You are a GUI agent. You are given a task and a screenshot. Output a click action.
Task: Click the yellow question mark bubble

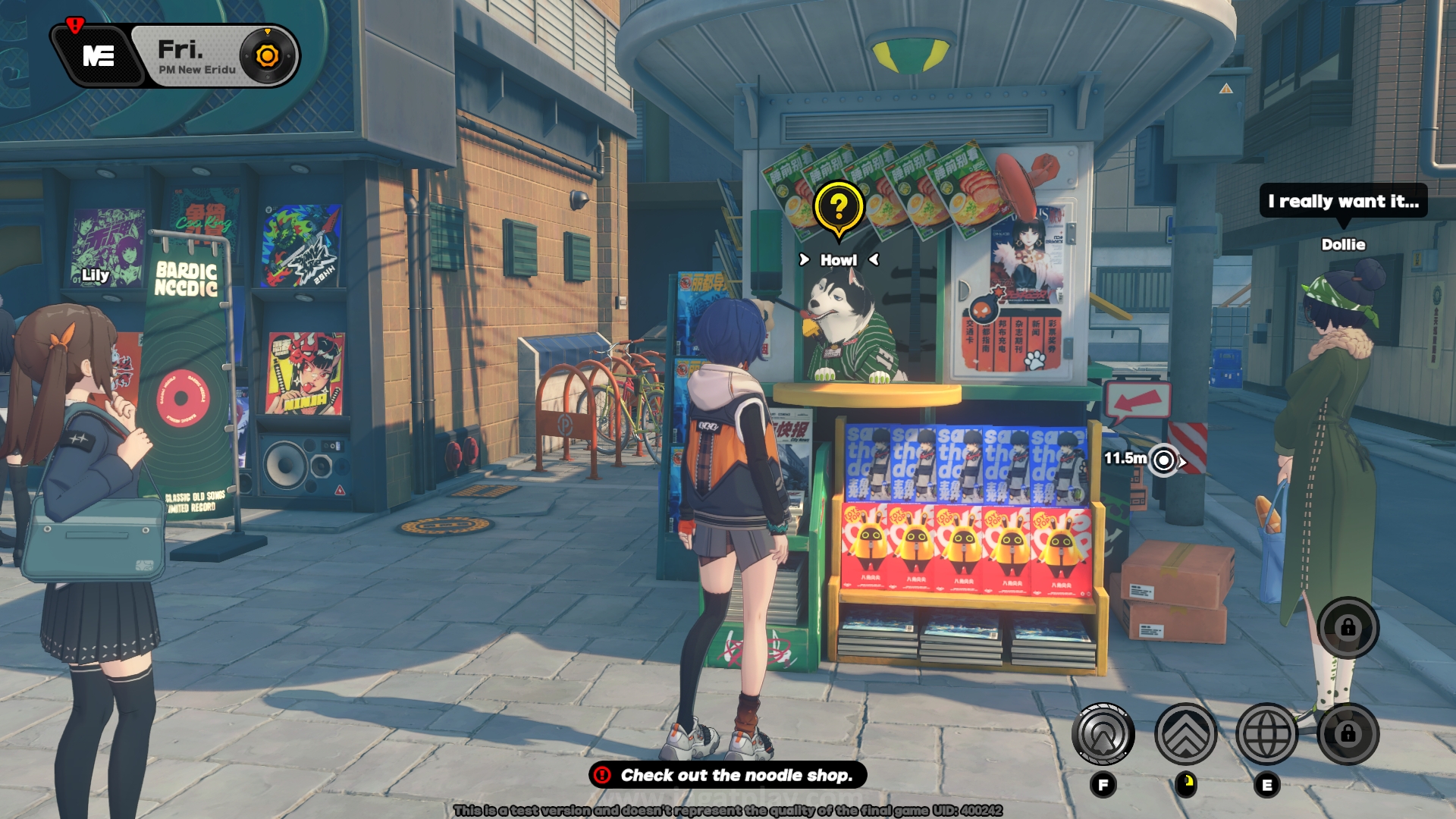pos(838,207)
